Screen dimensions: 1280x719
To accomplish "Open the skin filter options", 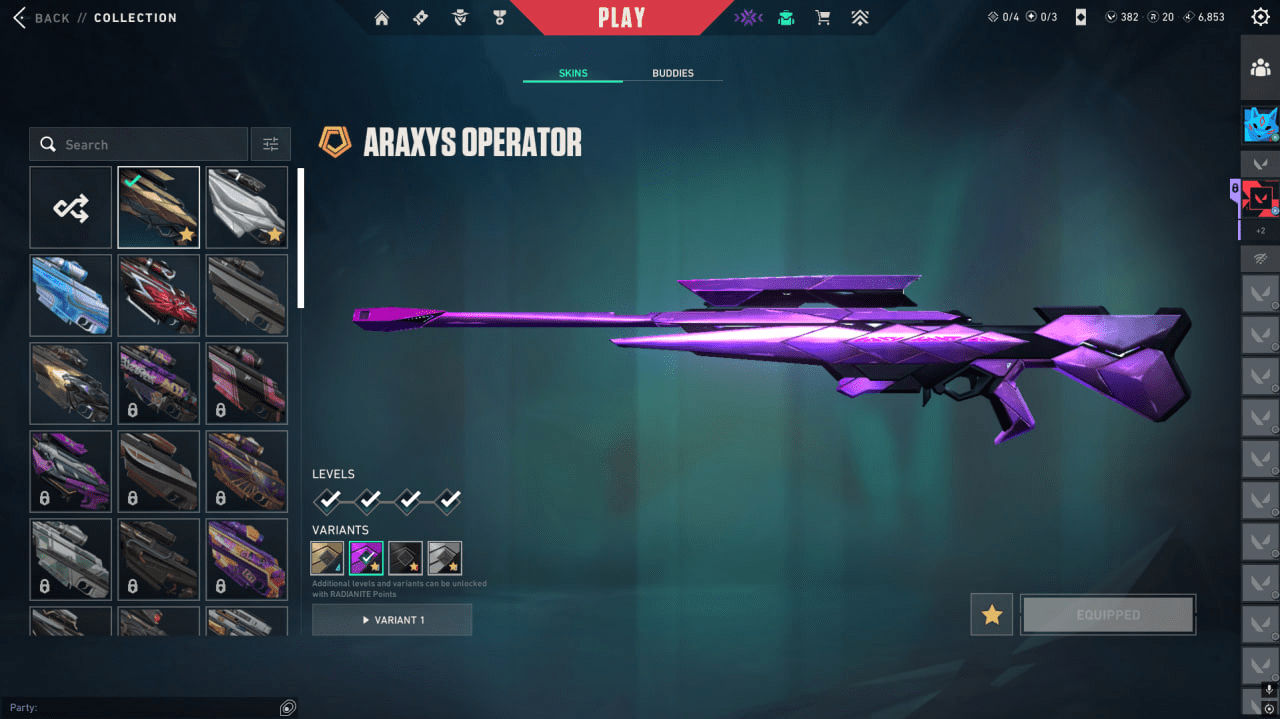I will click(271, 144).
